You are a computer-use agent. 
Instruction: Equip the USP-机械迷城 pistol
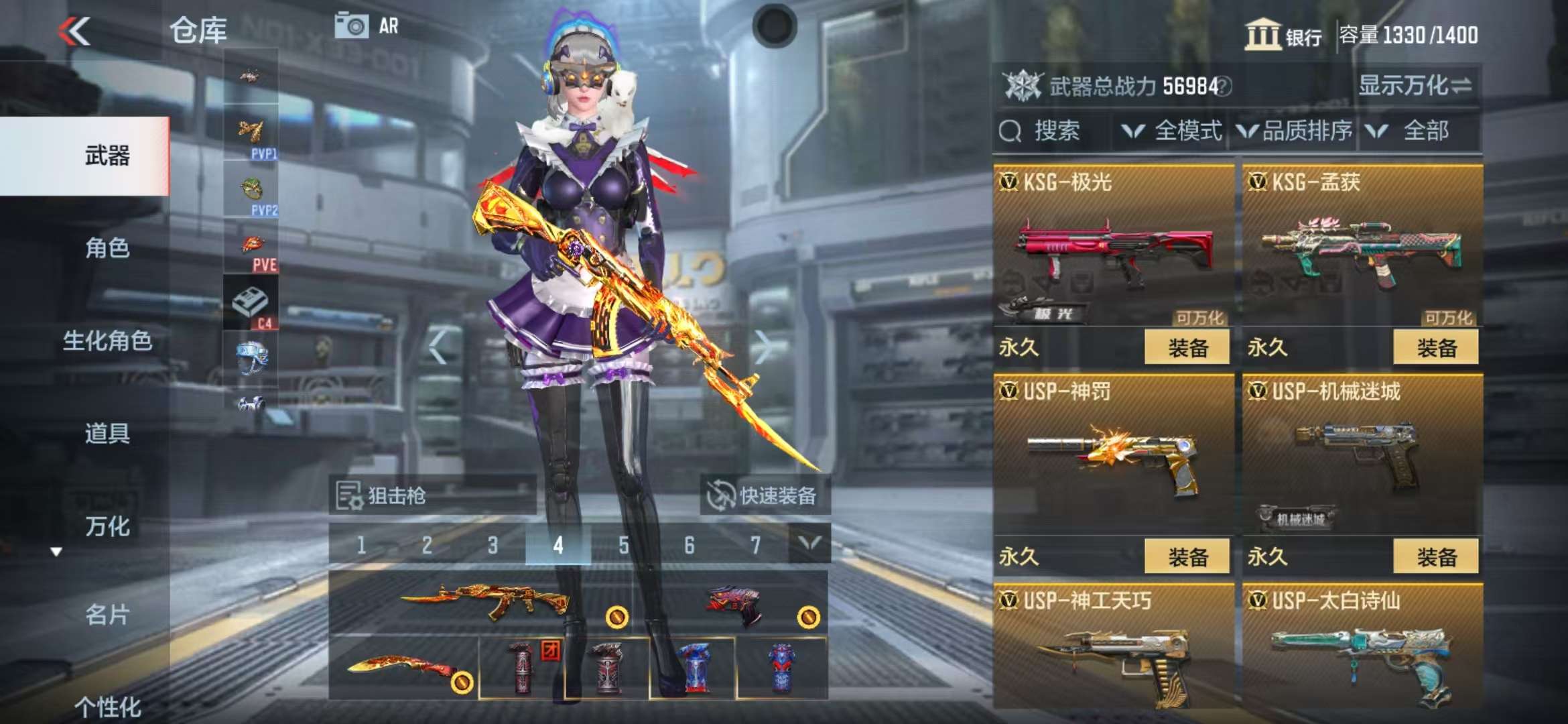tap(1435, 556)
